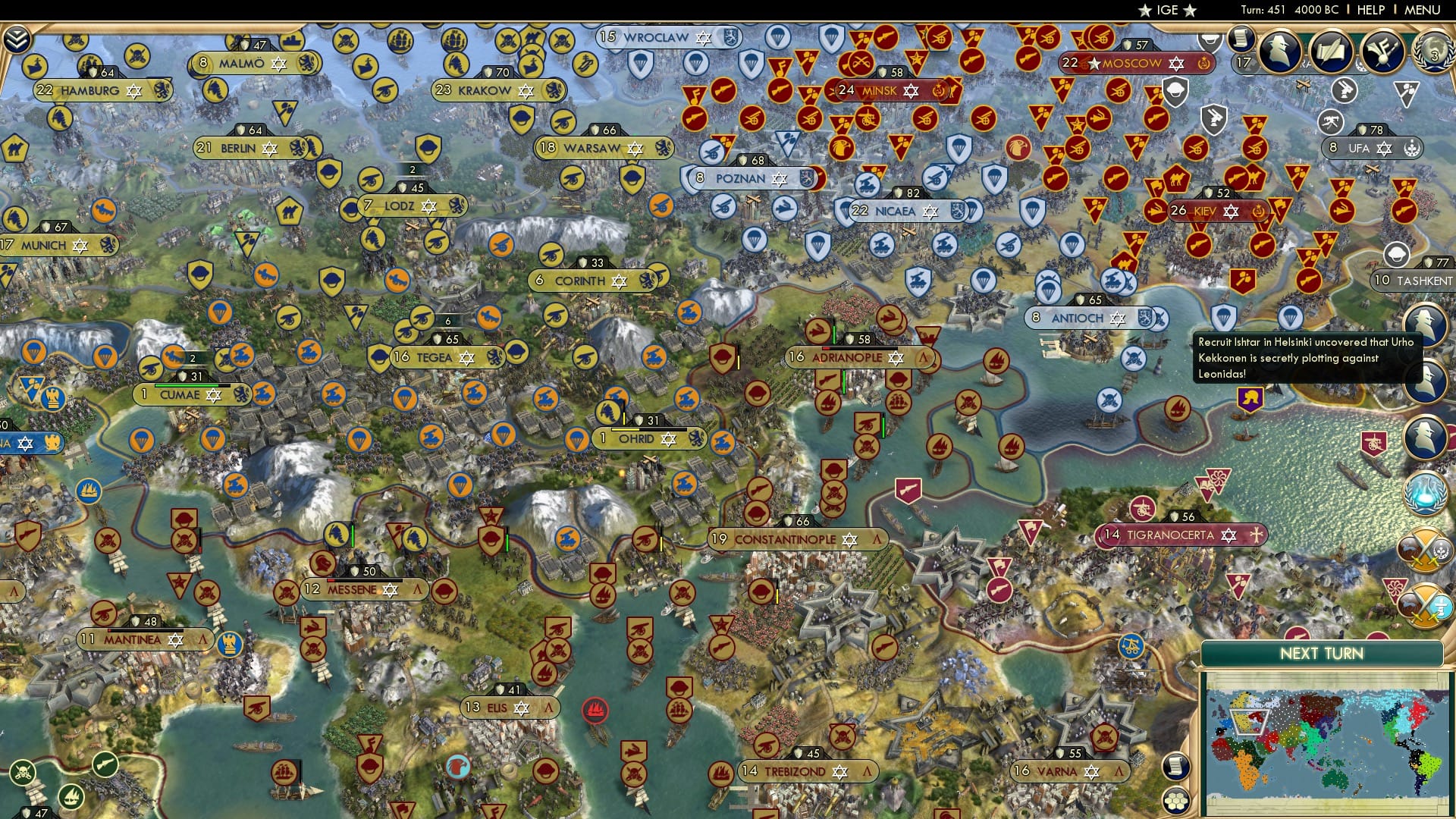Open the notification log scroll beside the minimap
This screenshot has width=1456, height=819.
pos(1177,767)
